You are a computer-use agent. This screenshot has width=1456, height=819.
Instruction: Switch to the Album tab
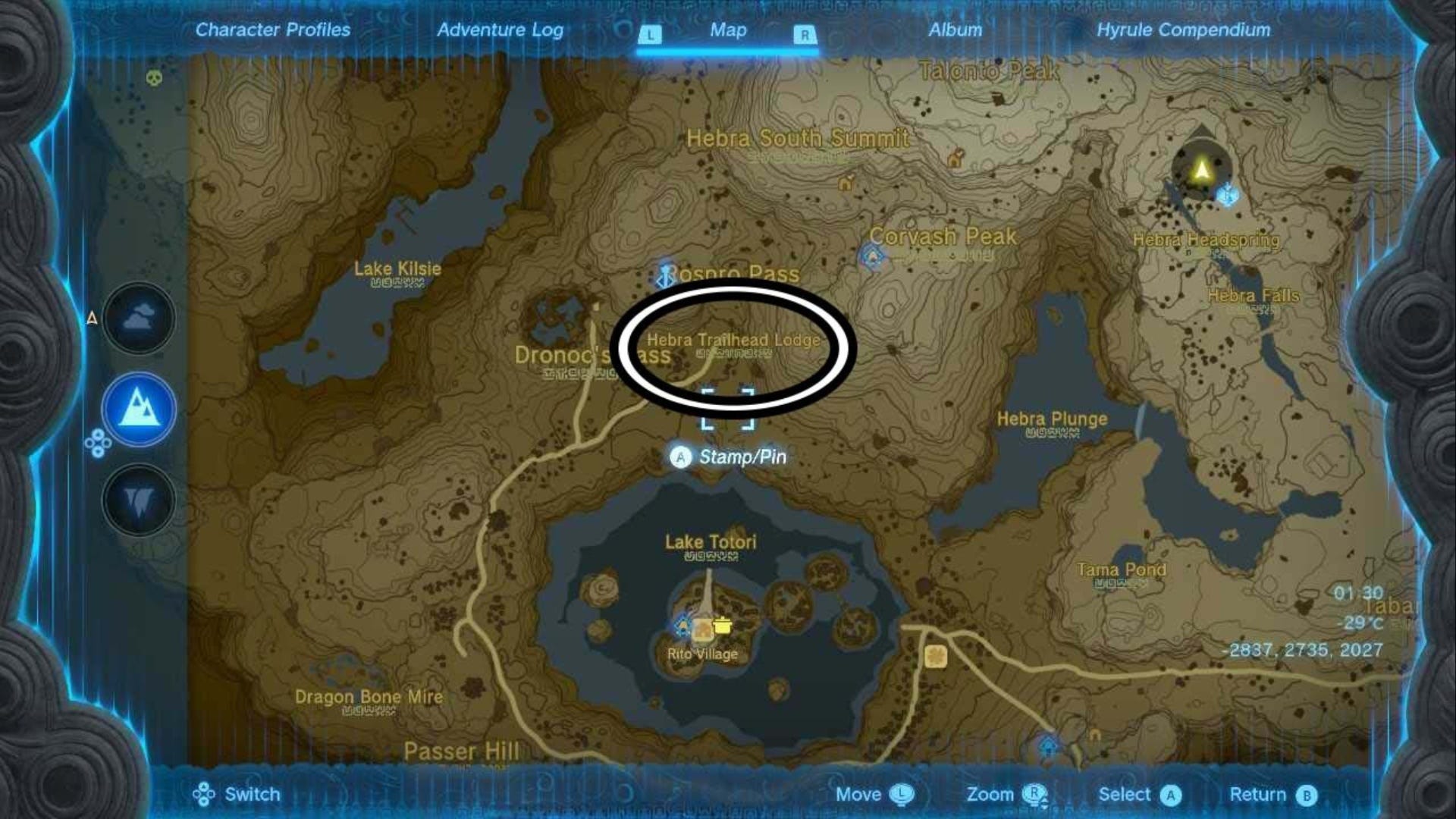point(954,30)
